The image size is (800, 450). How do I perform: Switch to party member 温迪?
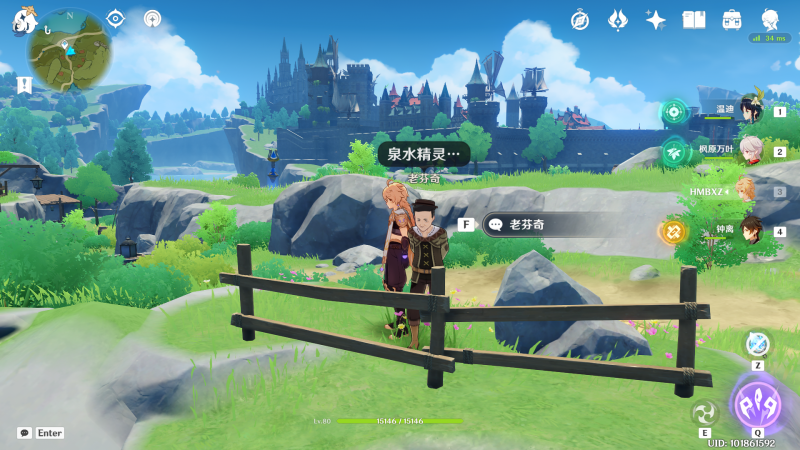point(750,111)
